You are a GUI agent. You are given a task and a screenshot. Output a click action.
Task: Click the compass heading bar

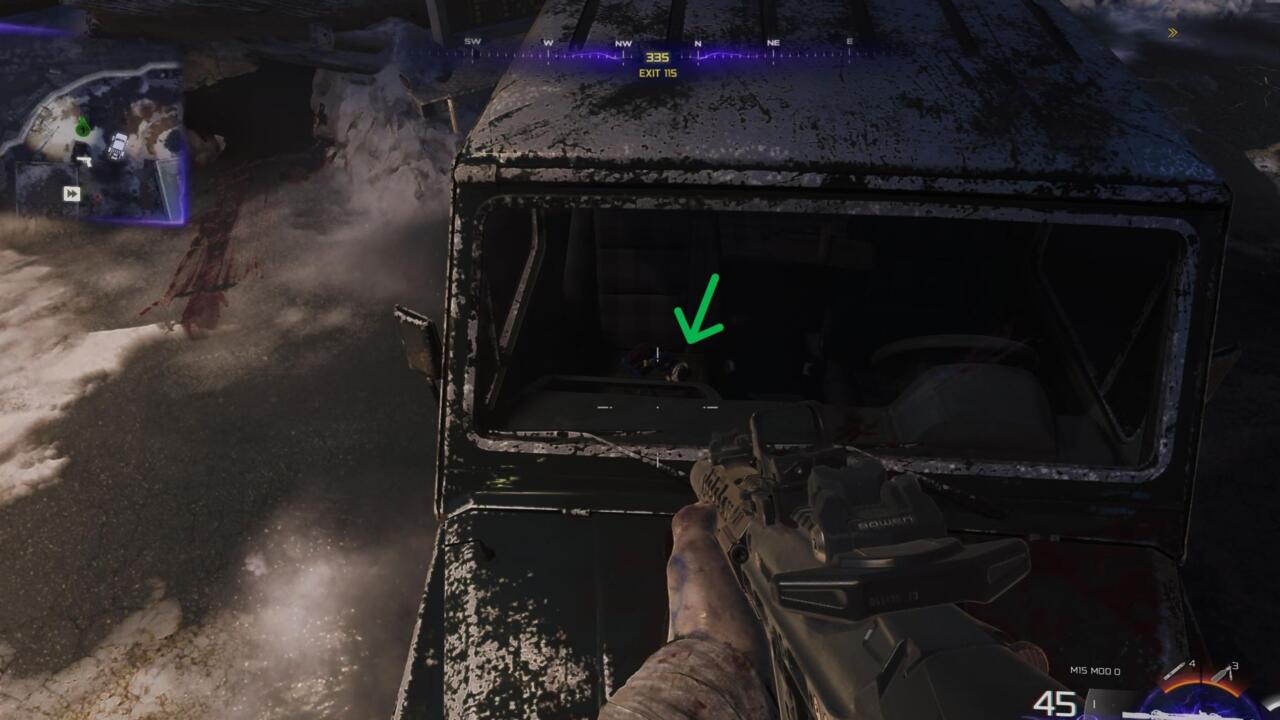click(x=657, y=52)
